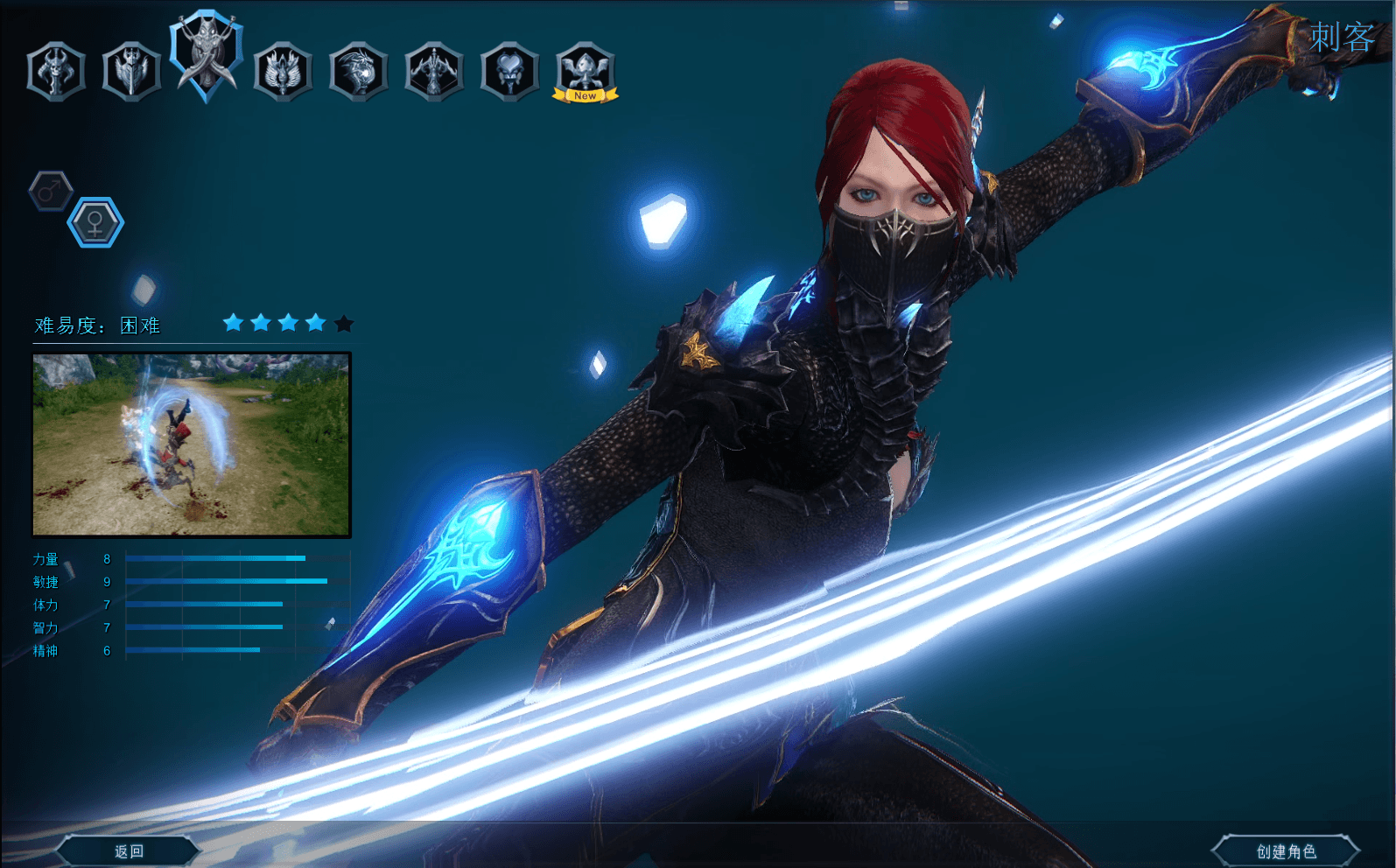This screenshot has width=1396, height=868.
Task: Click the fourth blue difficulty star
Action: point(315,323)
